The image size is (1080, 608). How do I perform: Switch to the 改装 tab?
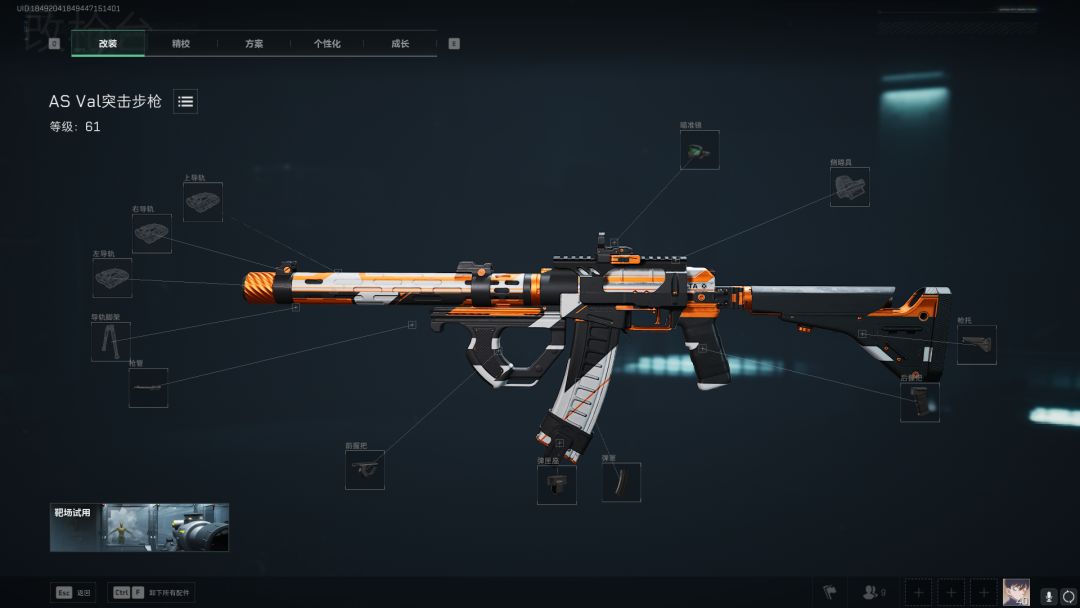click(x=108, y=44)
